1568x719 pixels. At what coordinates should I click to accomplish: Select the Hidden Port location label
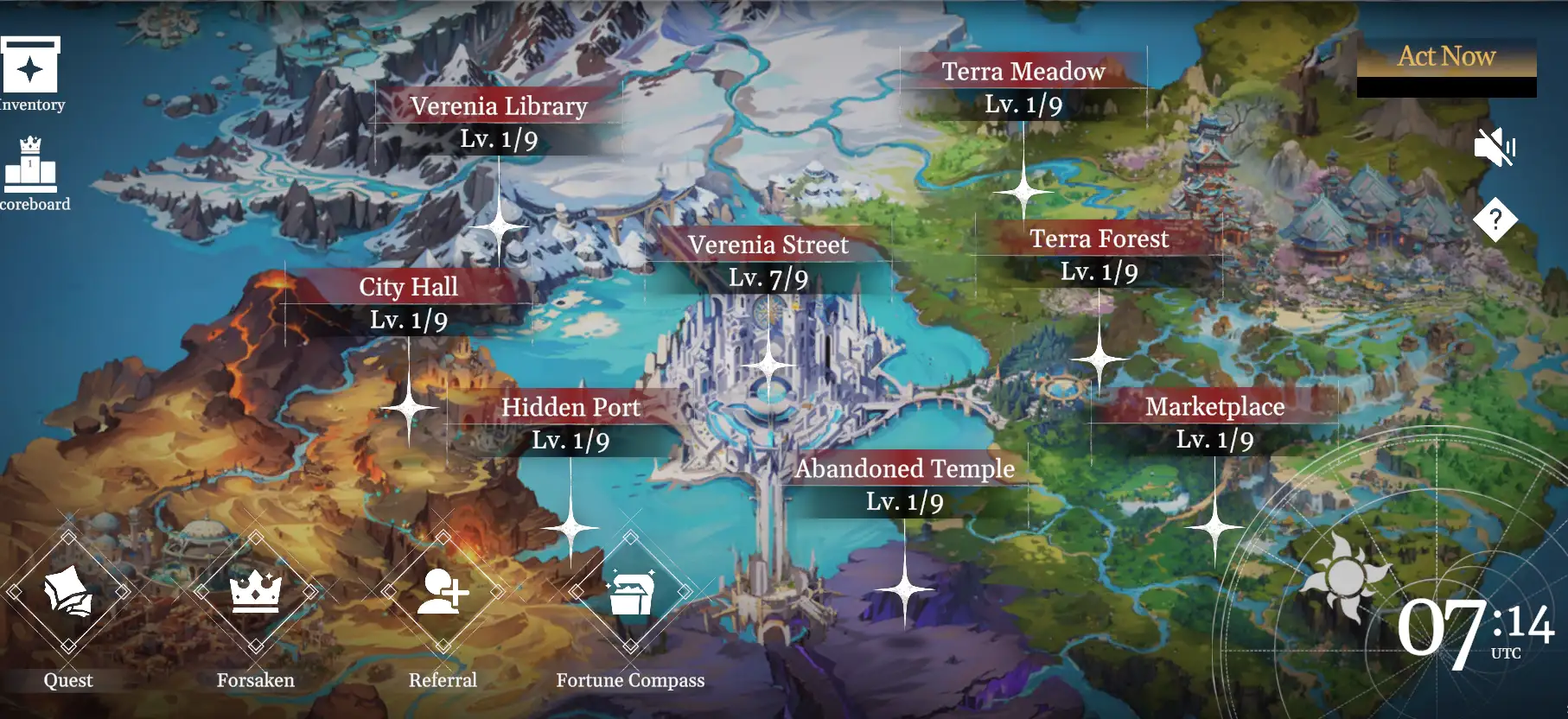point(570,407)
